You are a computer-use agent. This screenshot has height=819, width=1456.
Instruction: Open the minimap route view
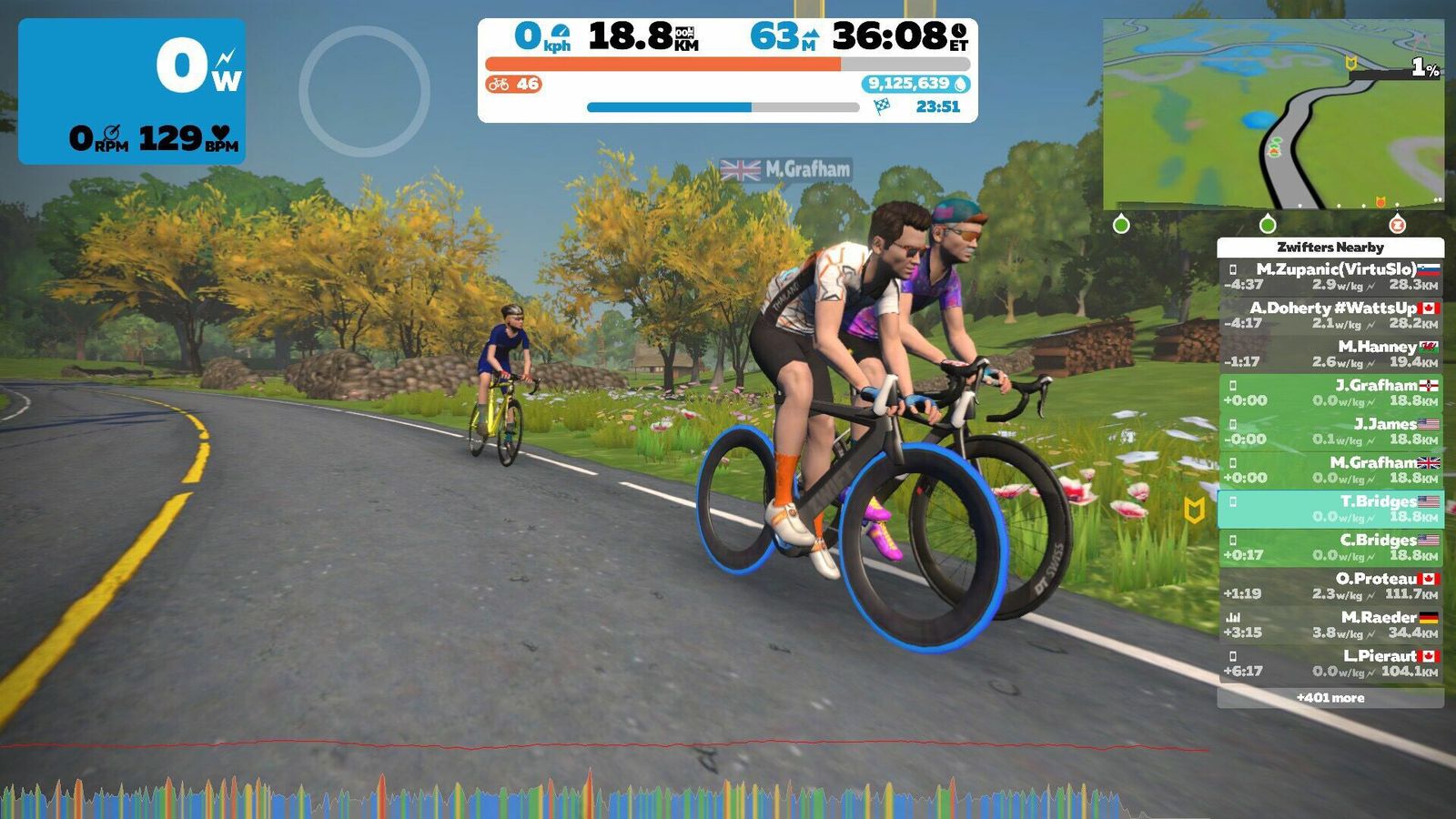[1273, 115]
